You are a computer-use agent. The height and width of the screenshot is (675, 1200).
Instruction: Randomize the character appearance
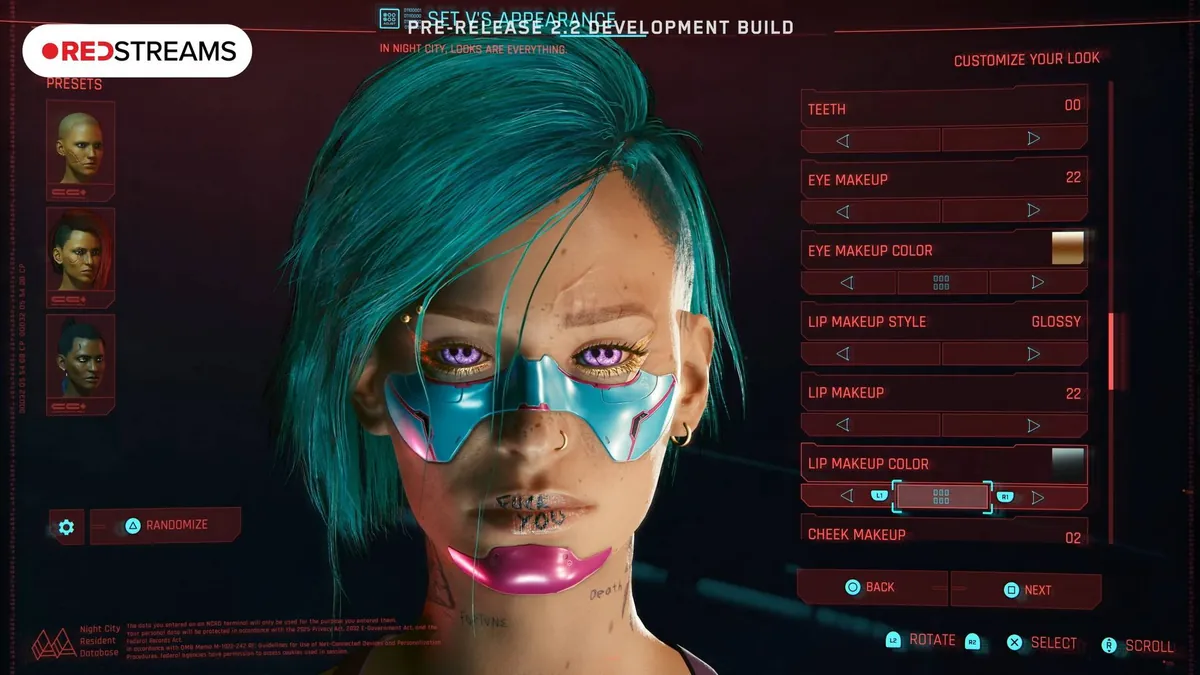pos(166,525)
